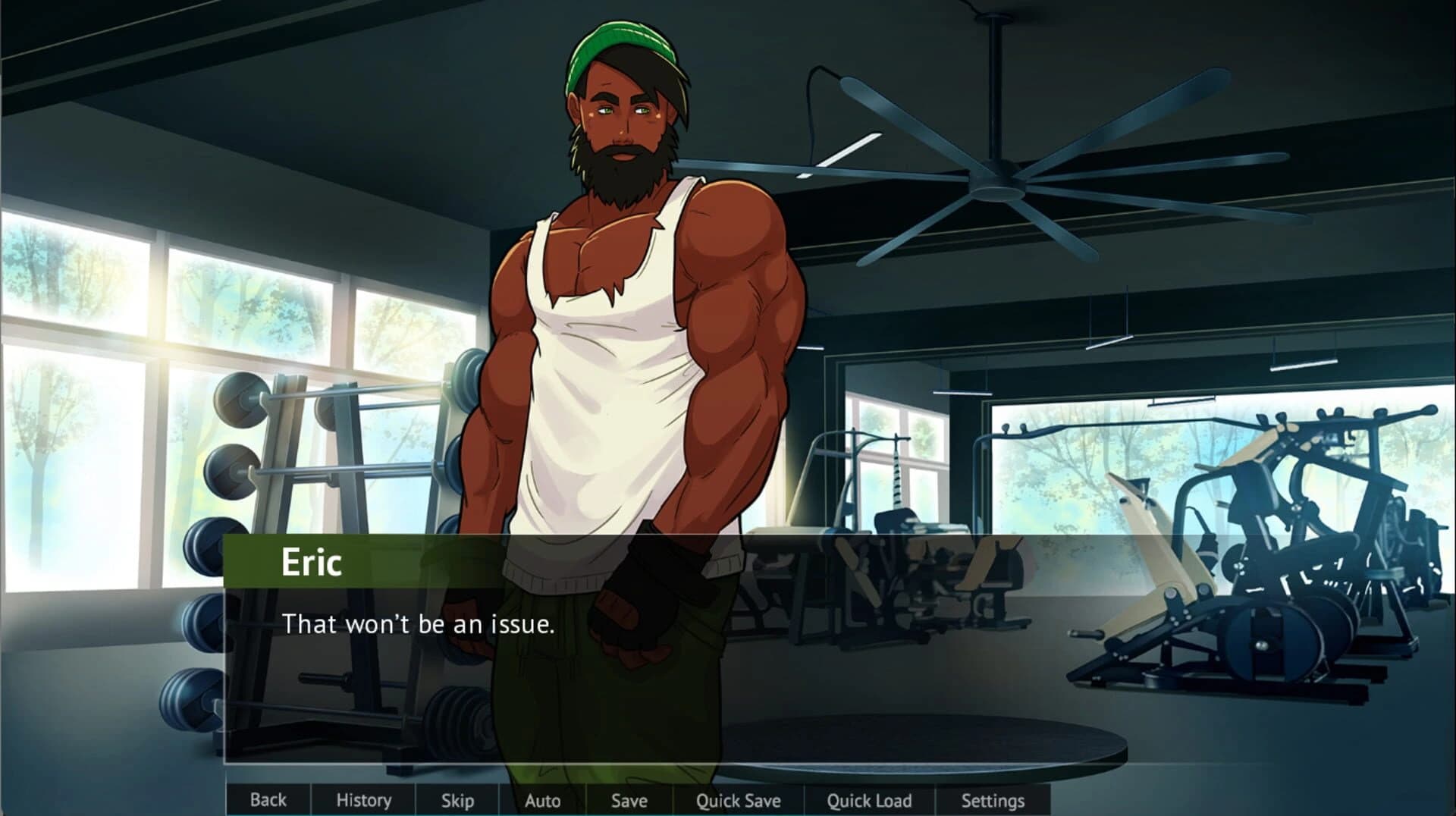The height and width of the screenshot is (816, 1456).
Task: Open the Save screen
Action: [x=629, y=800]
